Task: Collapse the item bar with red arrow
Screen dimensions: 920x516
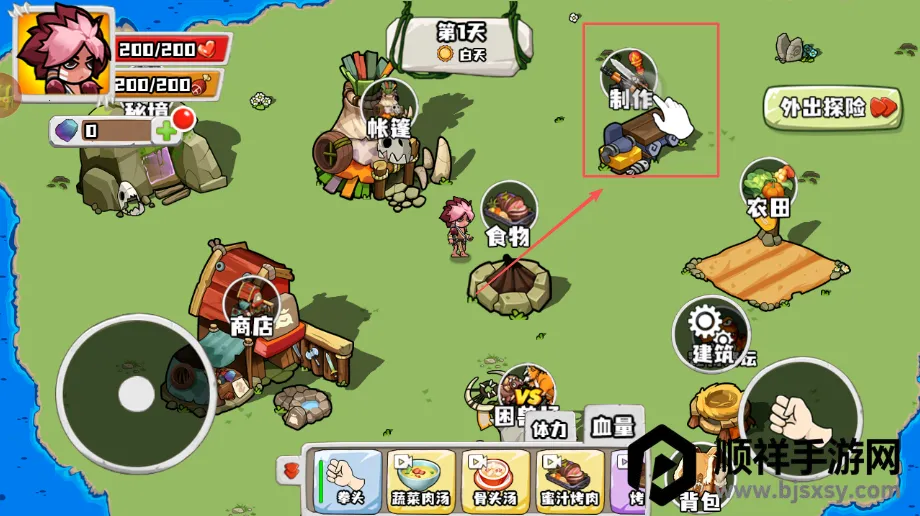Action: pos(292,469)
